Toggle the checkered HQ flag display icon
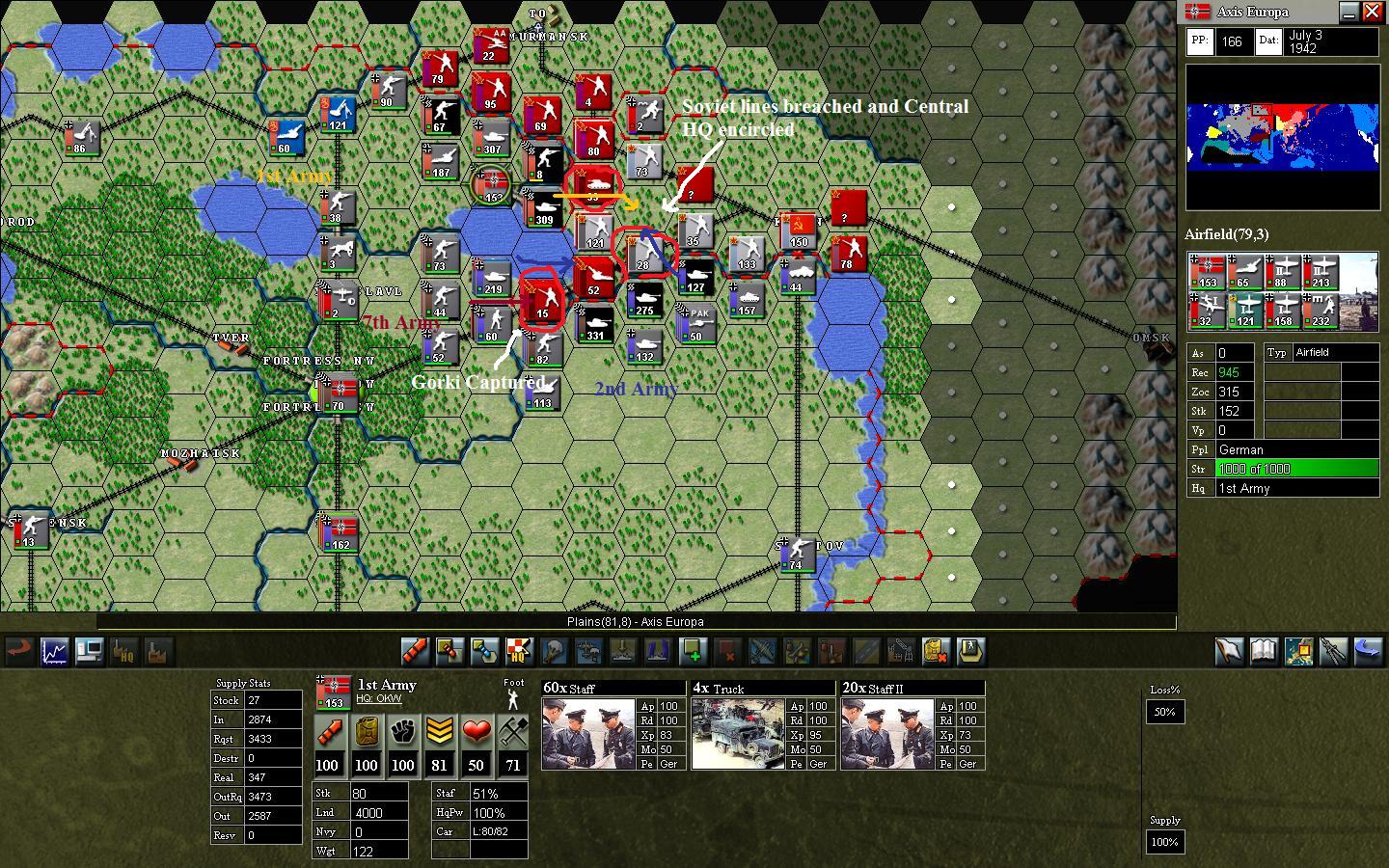This screenshot has height=868, width=1389. tap(516, 651)
